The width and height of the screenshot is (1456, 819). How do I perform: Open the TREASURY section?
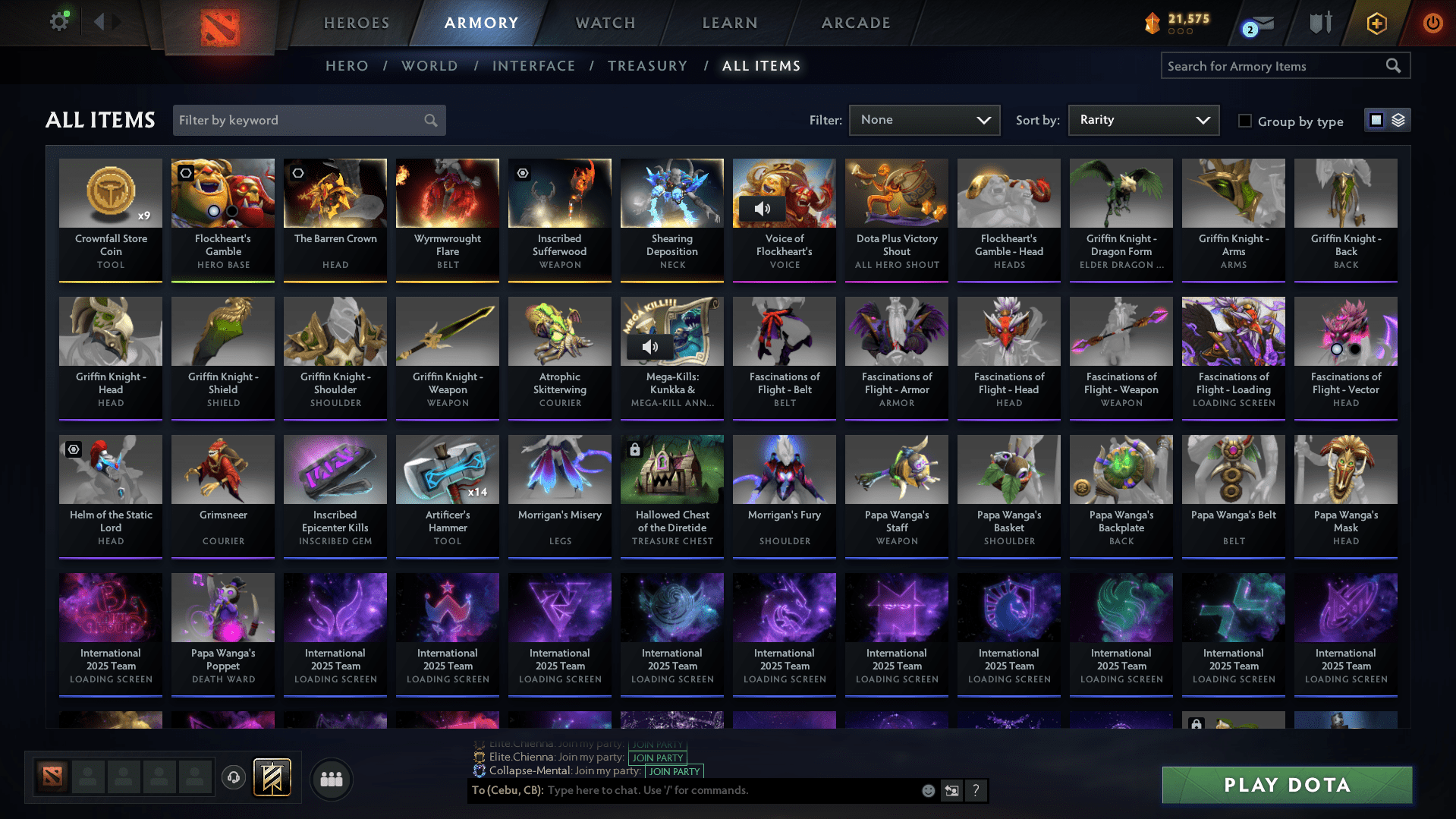[647, 65]
